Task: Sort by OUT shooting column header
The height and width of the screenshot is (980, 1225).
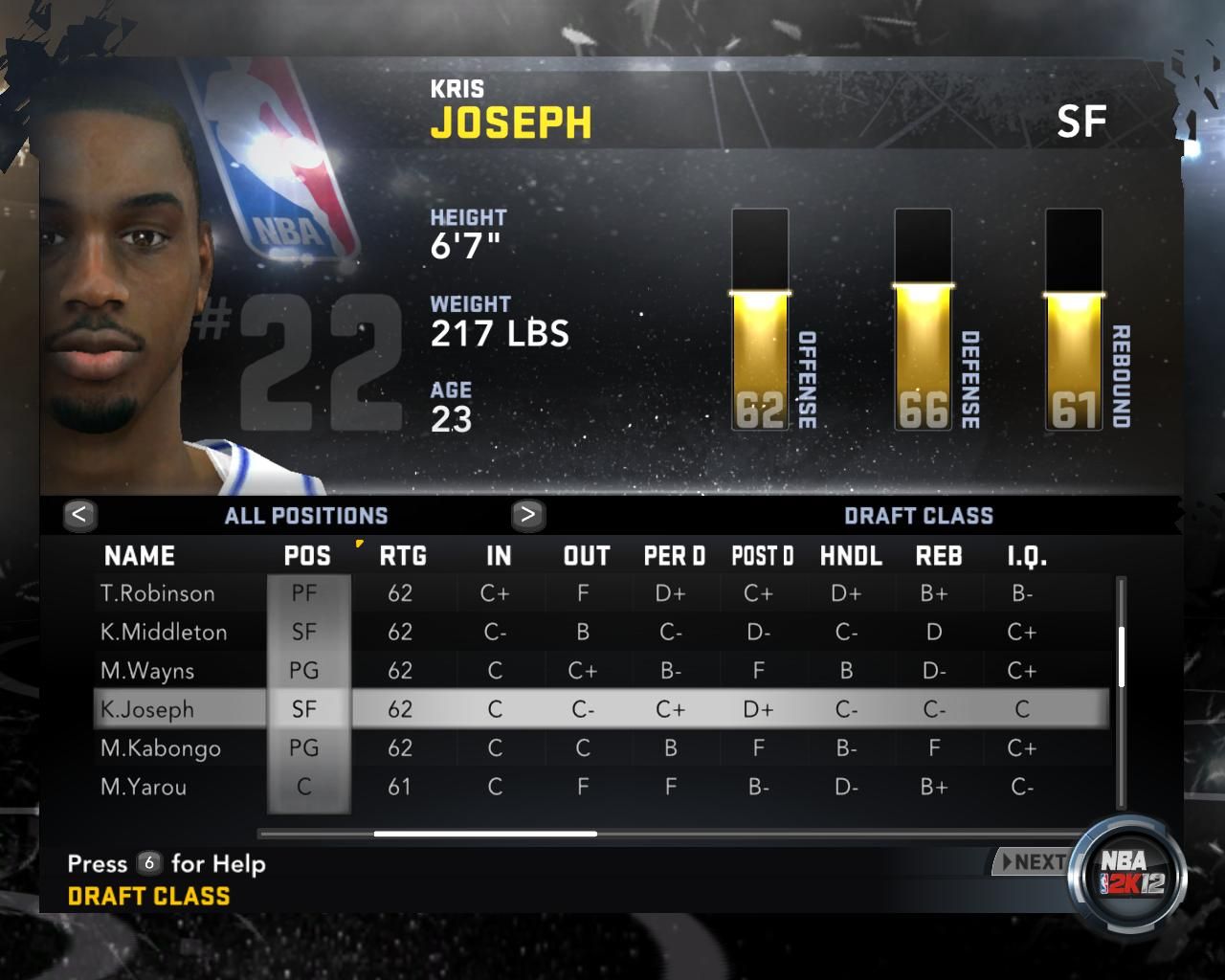Action: [587, 556]
